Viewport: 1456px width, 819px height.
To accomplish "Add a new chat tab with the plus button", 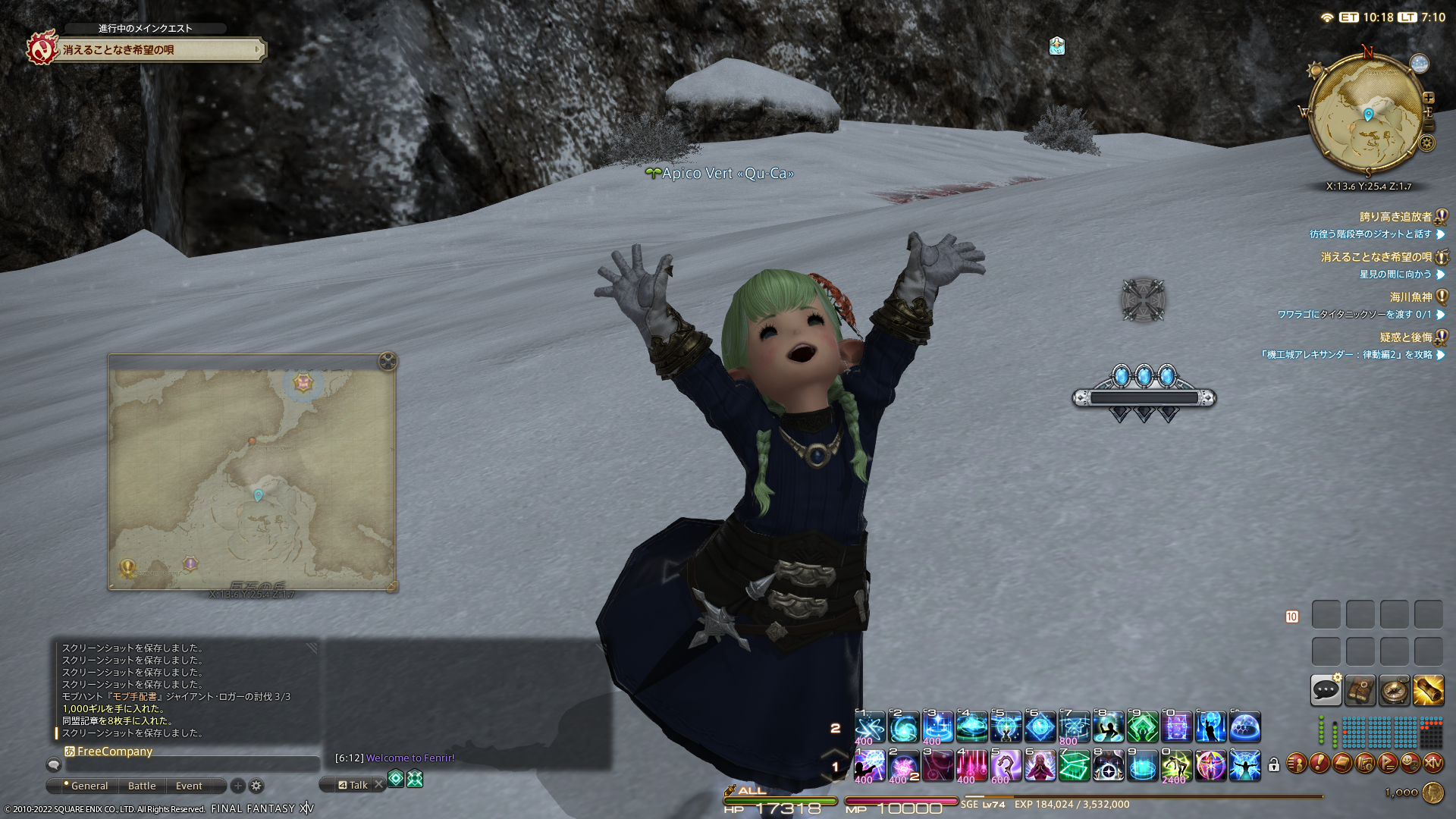I will coord(238,786).
